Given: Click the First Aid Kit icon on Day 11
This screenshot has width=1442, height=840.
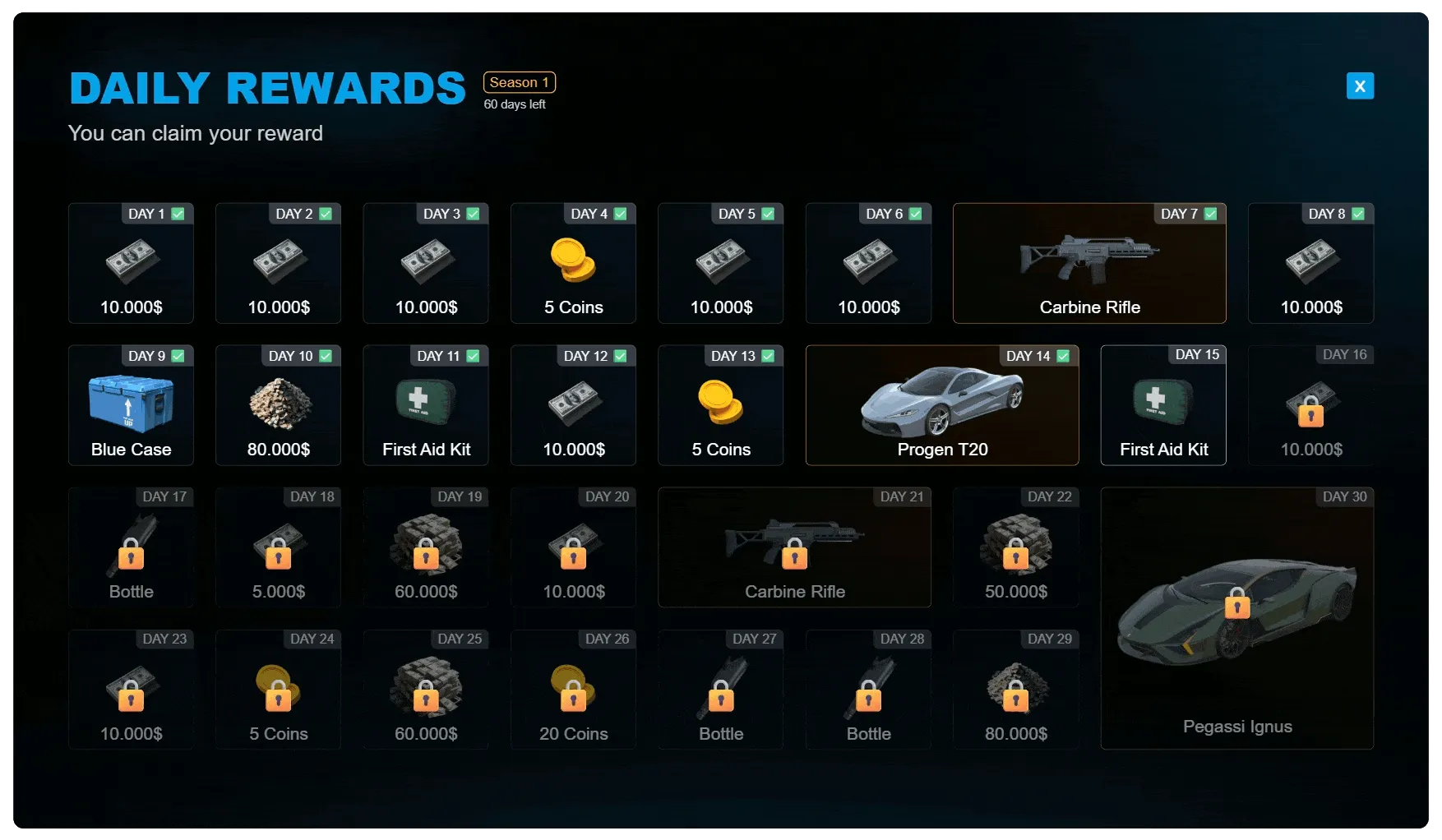Looking at the screenshot, I should [425, 403].
